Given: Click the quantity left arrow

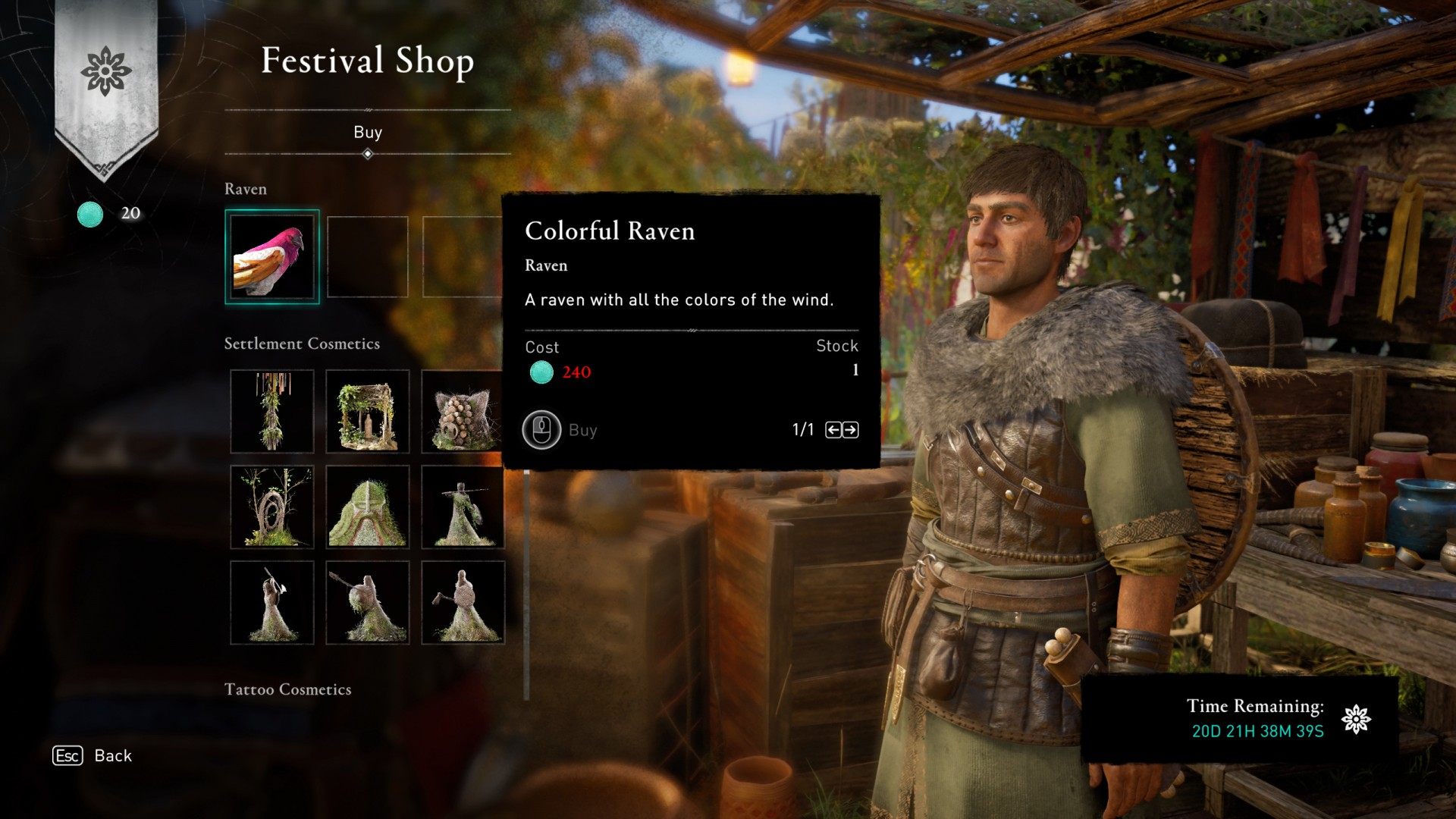Looking at the screenshot, I should click(833, 430).
